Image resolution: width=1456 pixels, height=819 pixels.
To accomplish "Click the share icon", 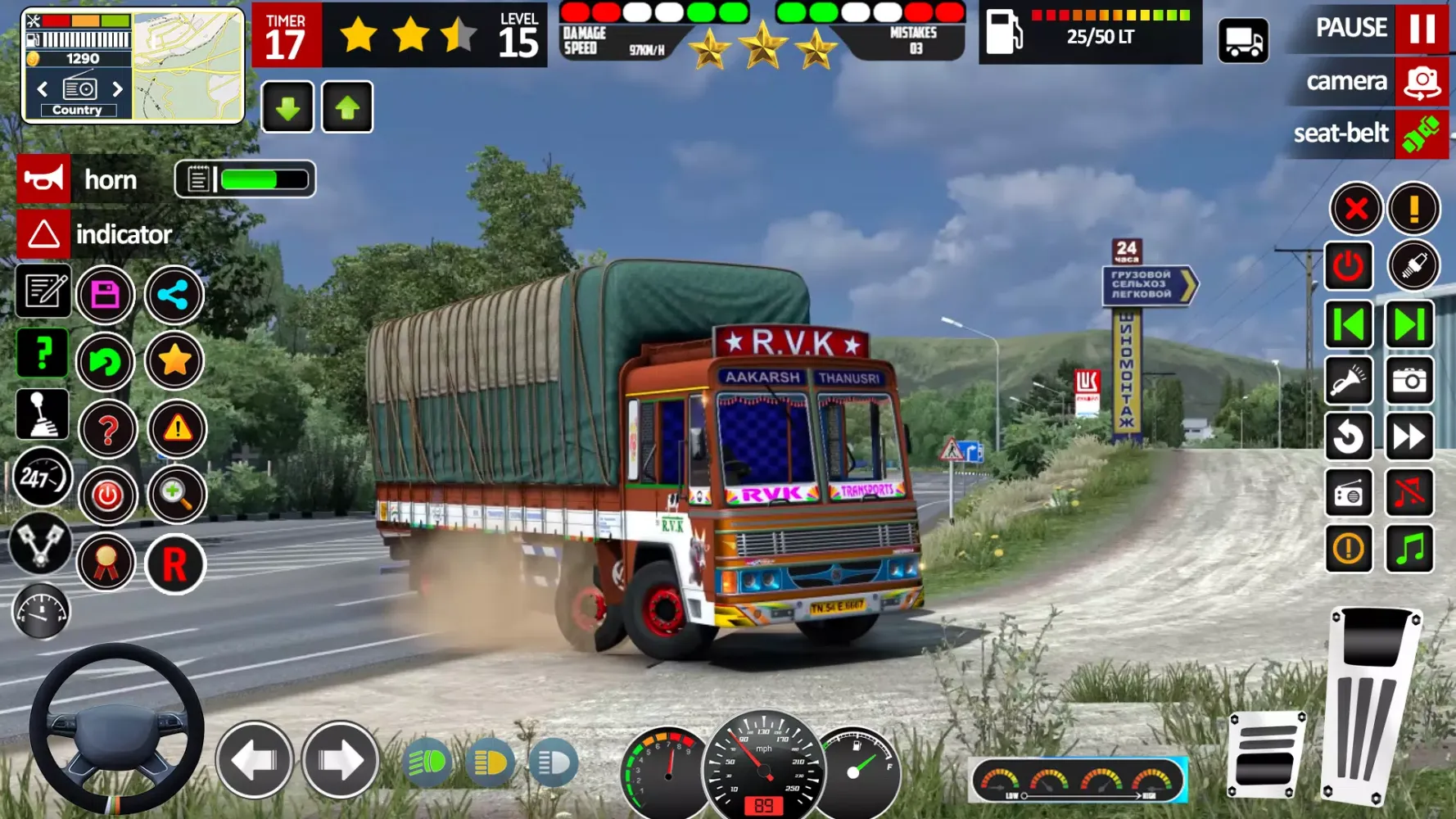I will [x=174, y=295].
